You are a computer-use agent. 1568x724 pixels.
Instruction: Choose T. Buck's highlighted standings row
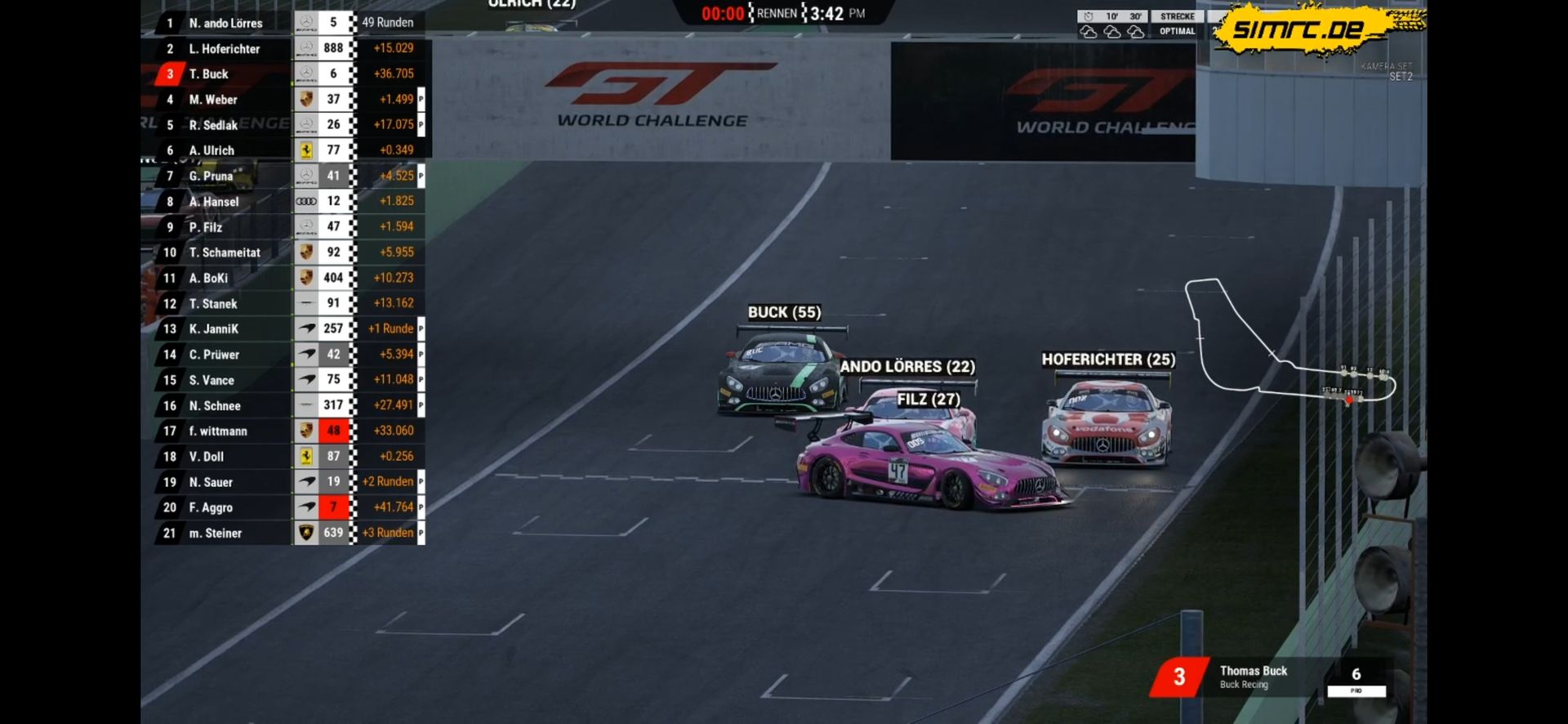(x=209, y=74)
